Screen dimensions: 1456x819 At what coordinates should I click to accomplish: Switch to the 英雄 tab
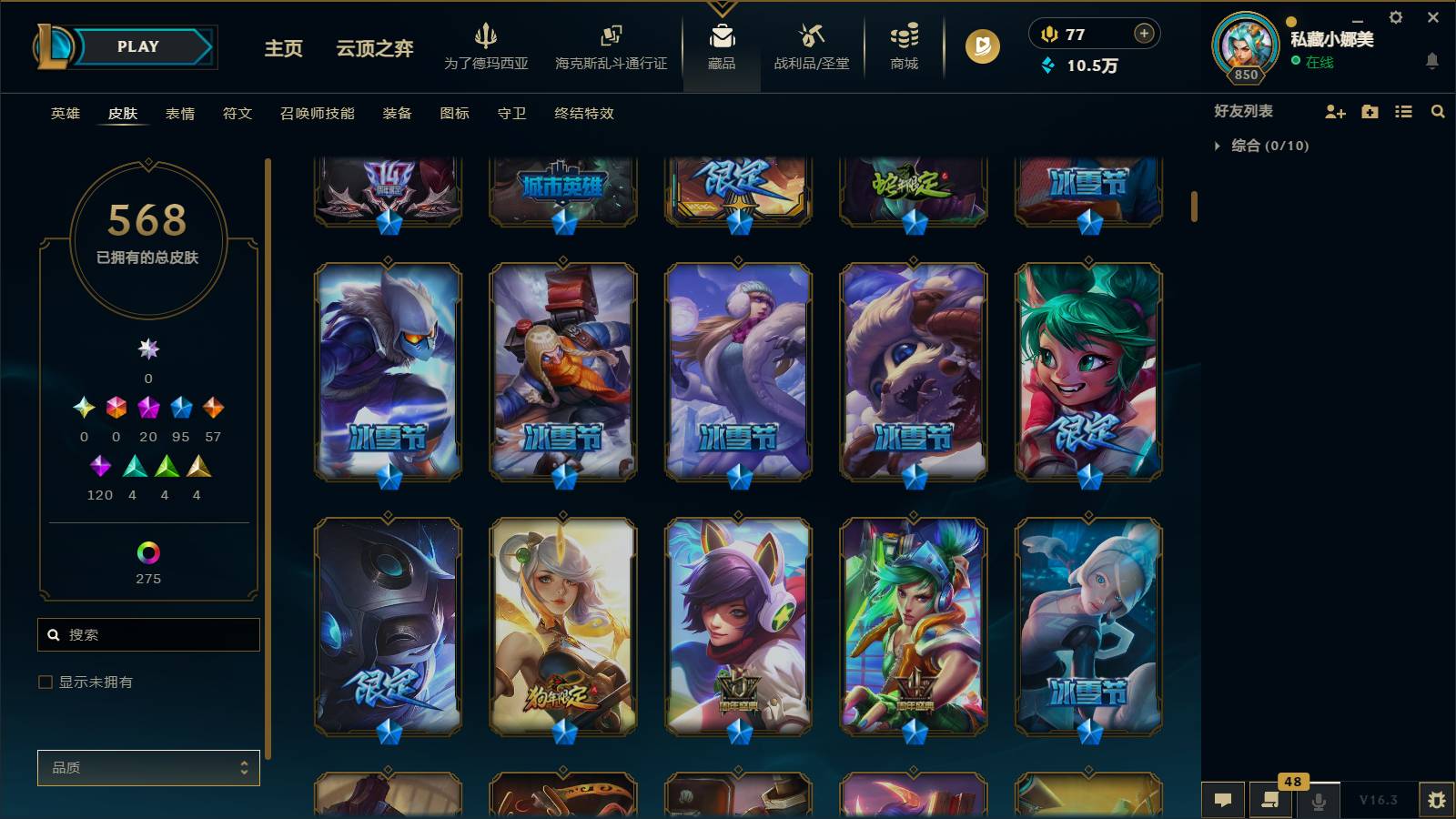click(64, 114)
